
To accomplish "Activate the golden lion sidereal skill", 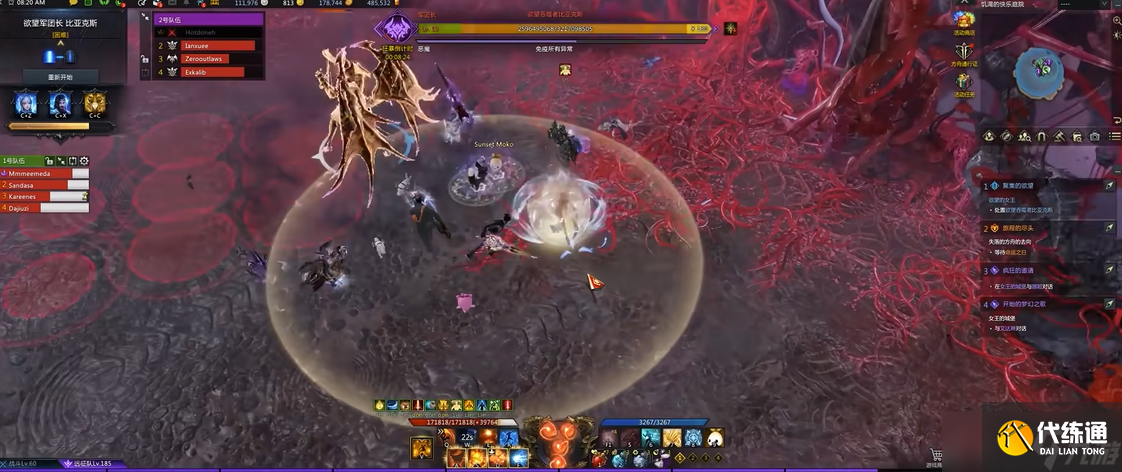I will [95, 104].
